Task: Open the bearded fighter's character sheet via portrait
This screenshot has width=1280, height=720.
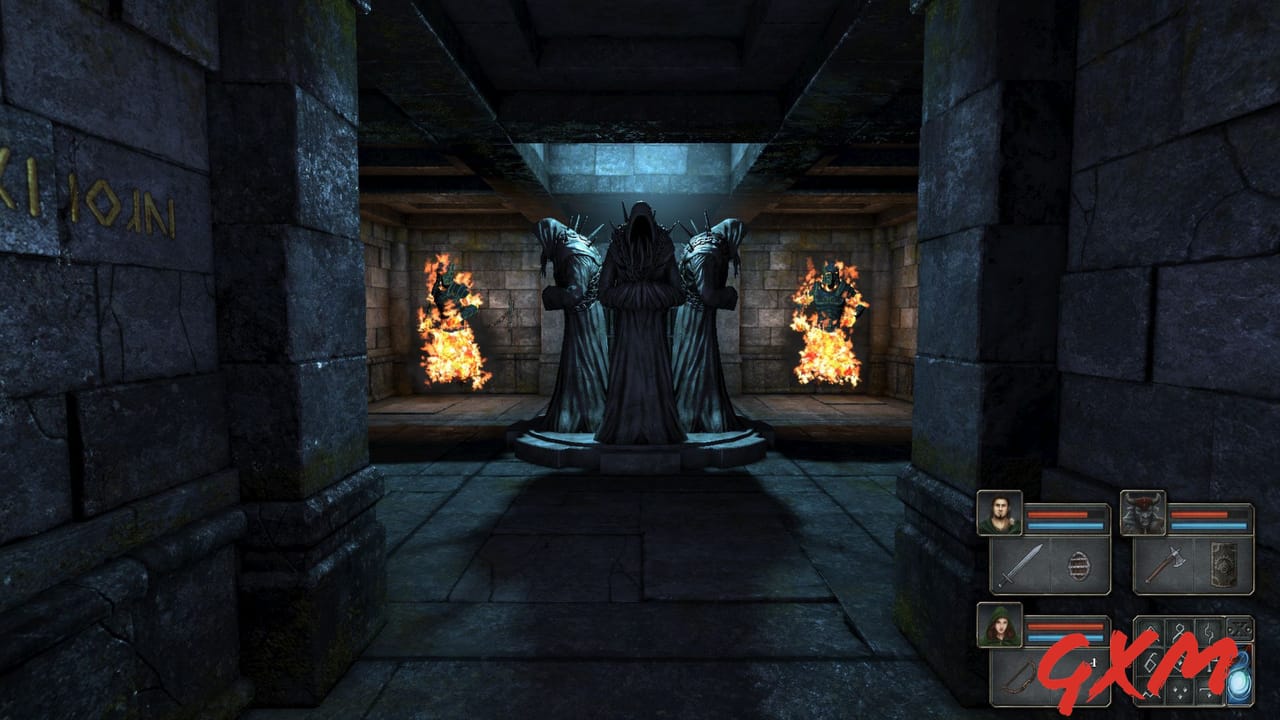Action: pos(1000,512)
